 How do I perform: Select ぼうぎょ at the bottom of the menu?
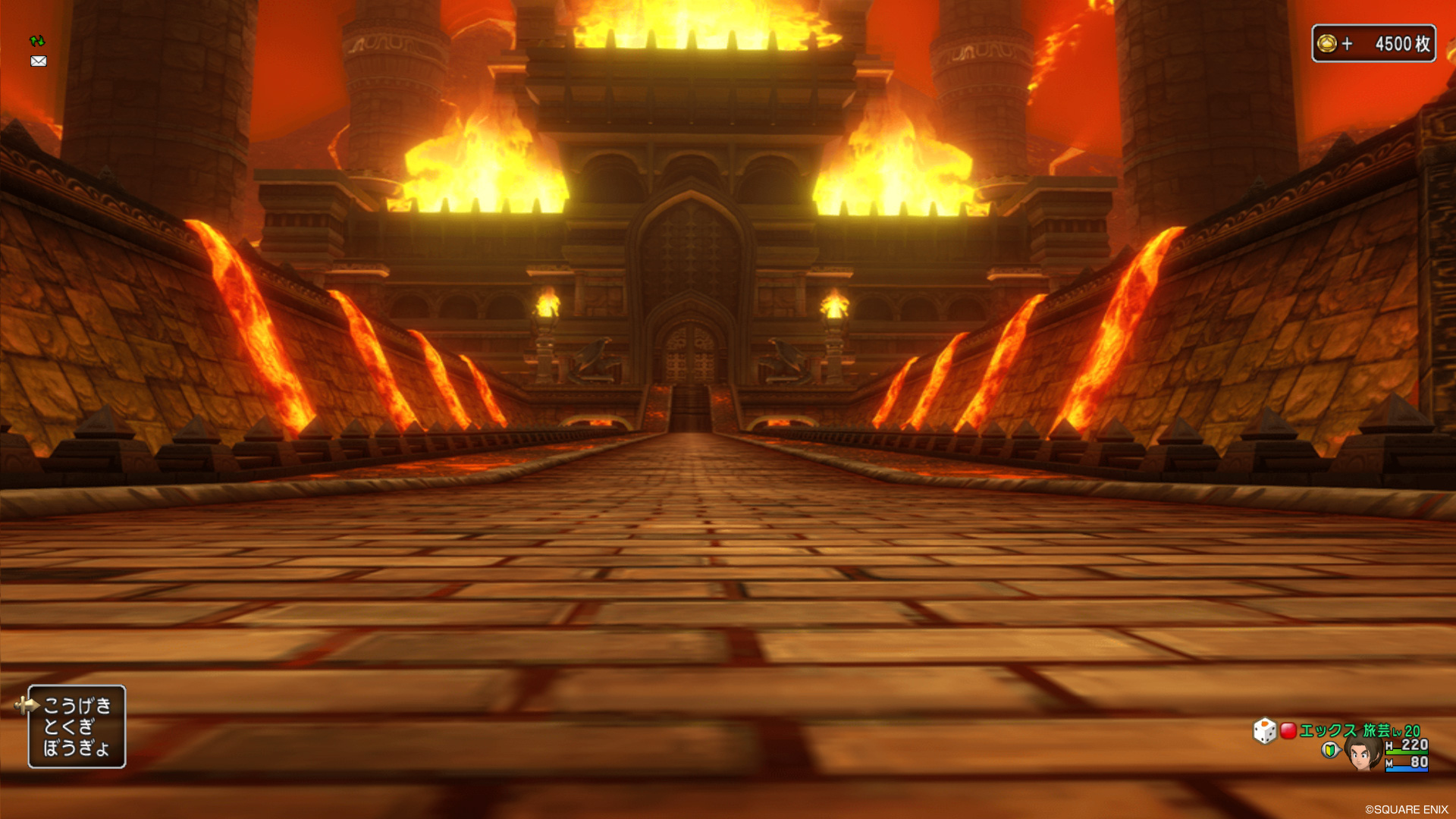77,749
